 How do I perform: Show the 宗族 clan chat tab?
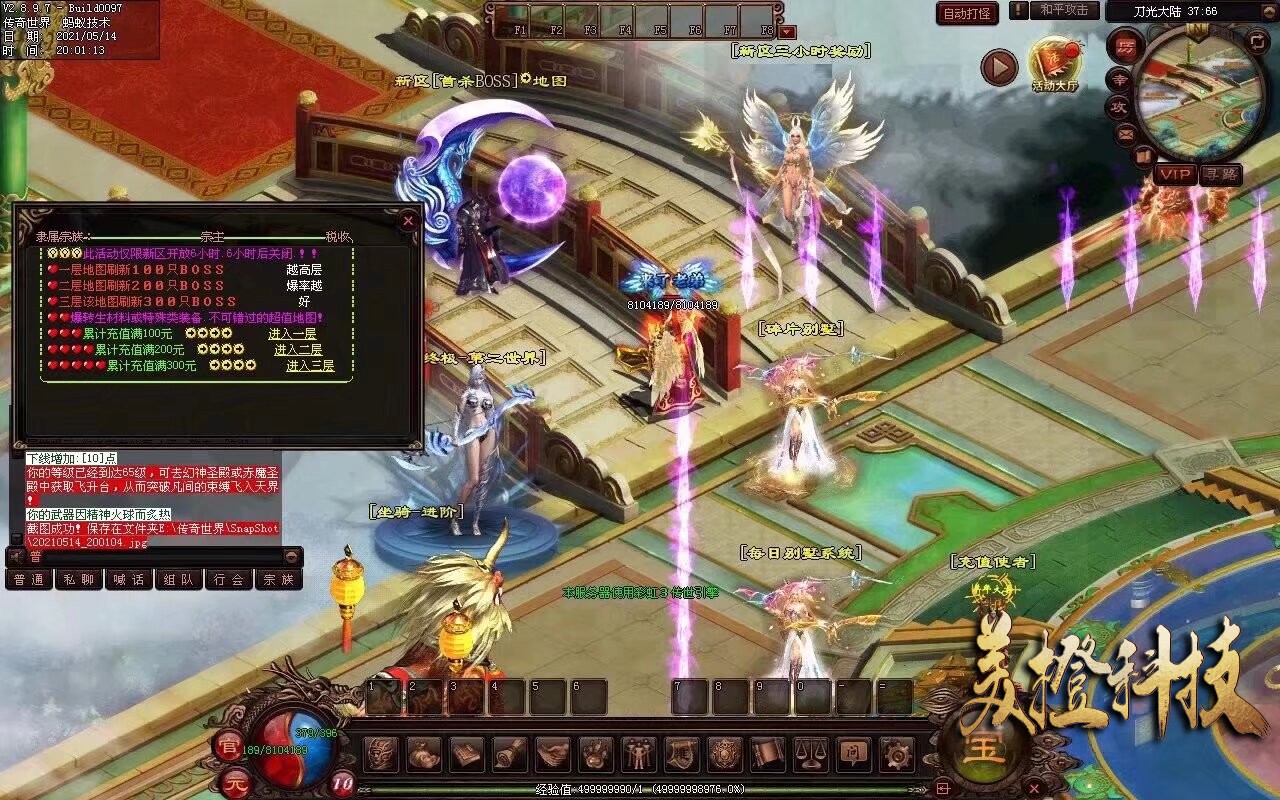[x=279, y=579]
